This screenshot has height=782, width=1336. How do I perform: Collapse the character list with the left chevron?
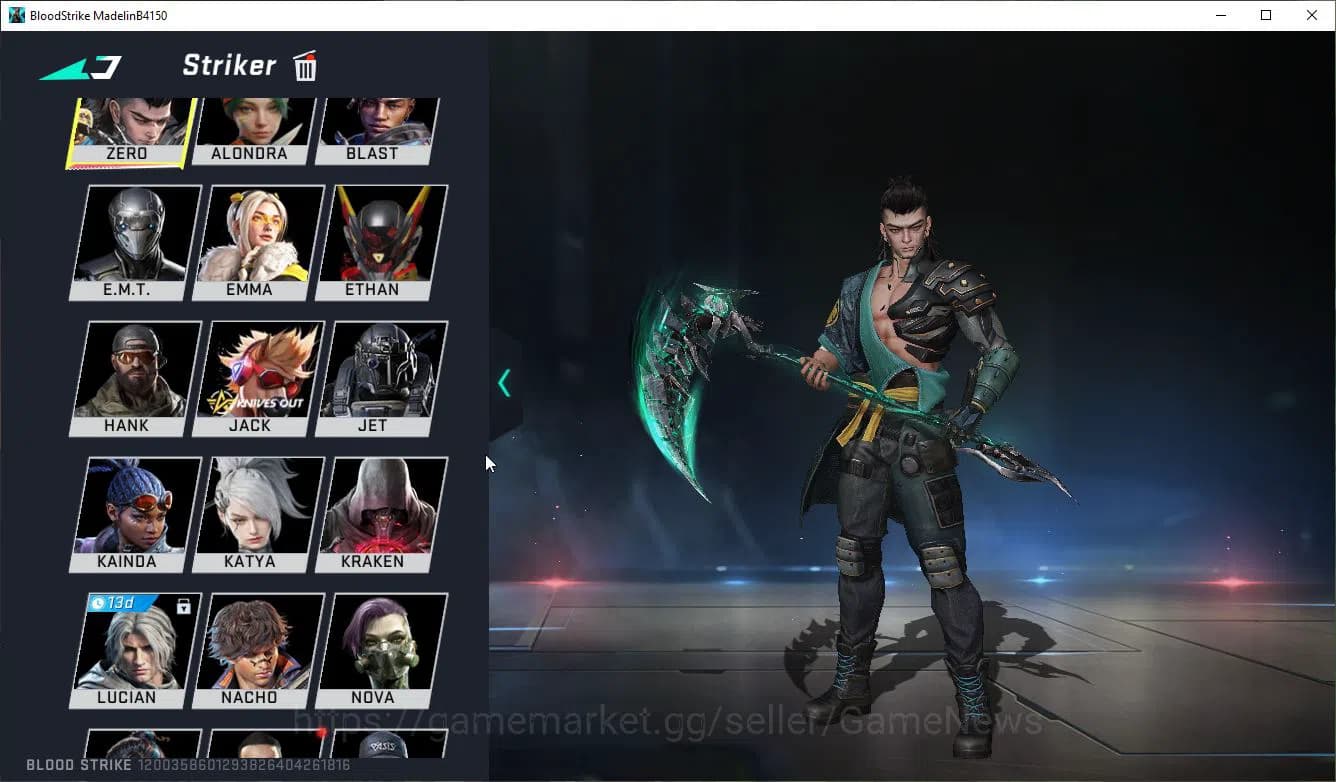(x=504, y=382)
